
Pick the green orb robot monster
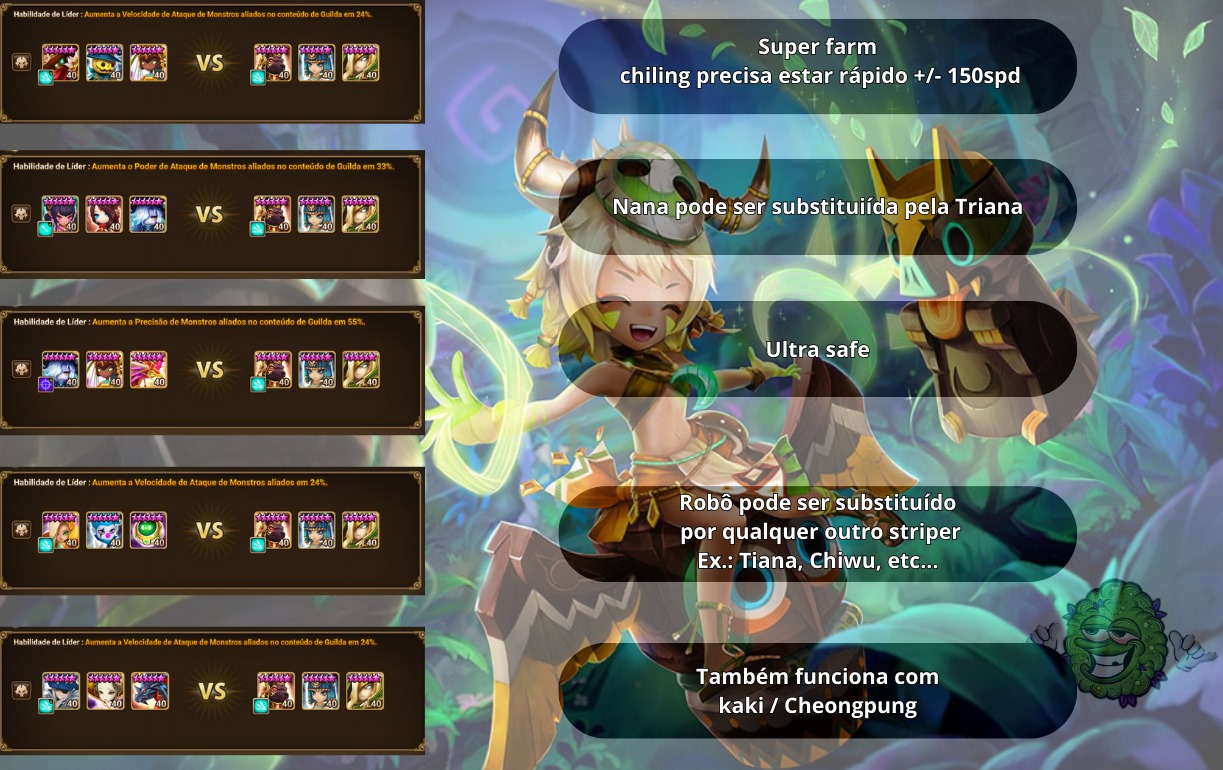[x=148, y=530]
